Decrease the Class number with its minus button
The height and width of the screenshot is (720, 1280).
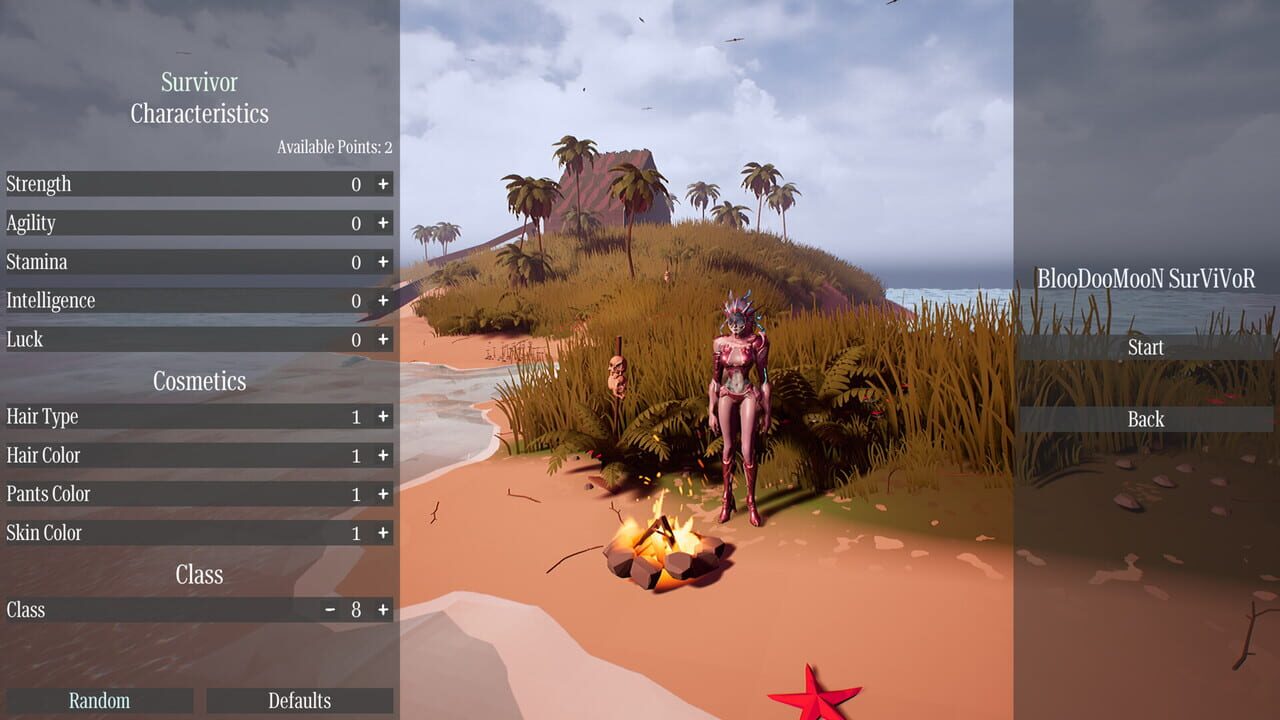coord(330,609)
